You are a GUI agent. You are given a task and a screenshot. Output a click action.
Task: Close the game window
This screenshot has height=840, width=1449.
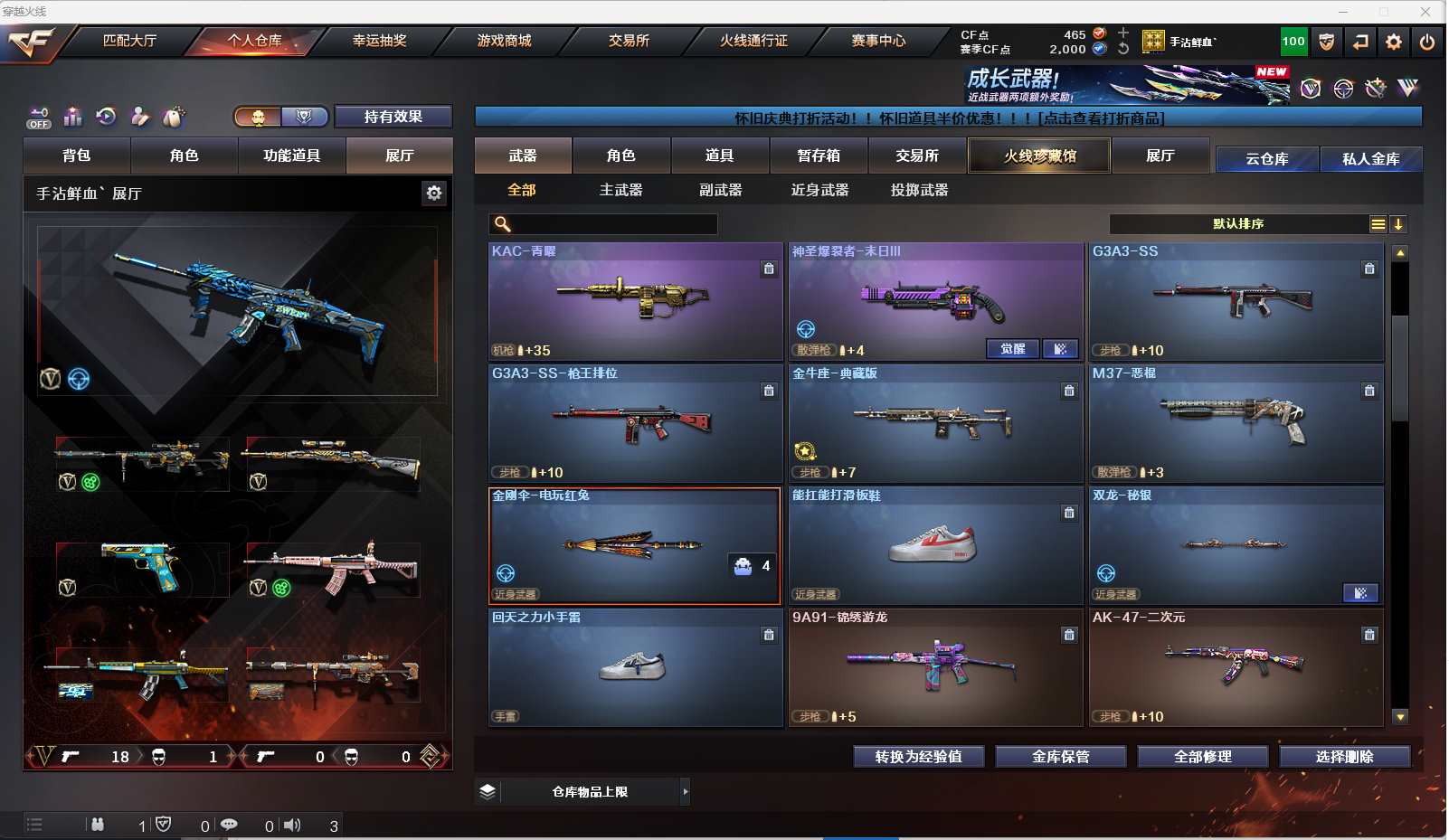point(1425,12)
